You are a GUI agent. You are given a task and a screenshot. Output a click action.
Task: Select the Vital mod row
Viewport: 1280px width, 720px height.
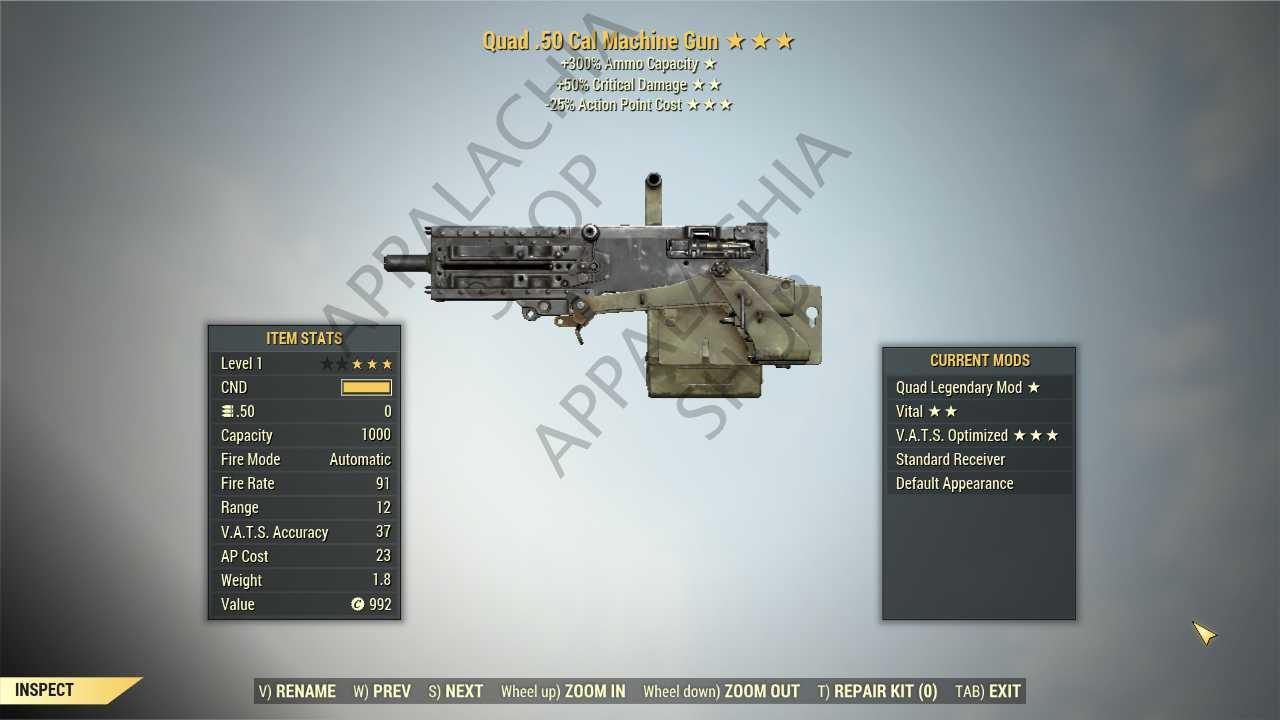[x=978, y=411]
